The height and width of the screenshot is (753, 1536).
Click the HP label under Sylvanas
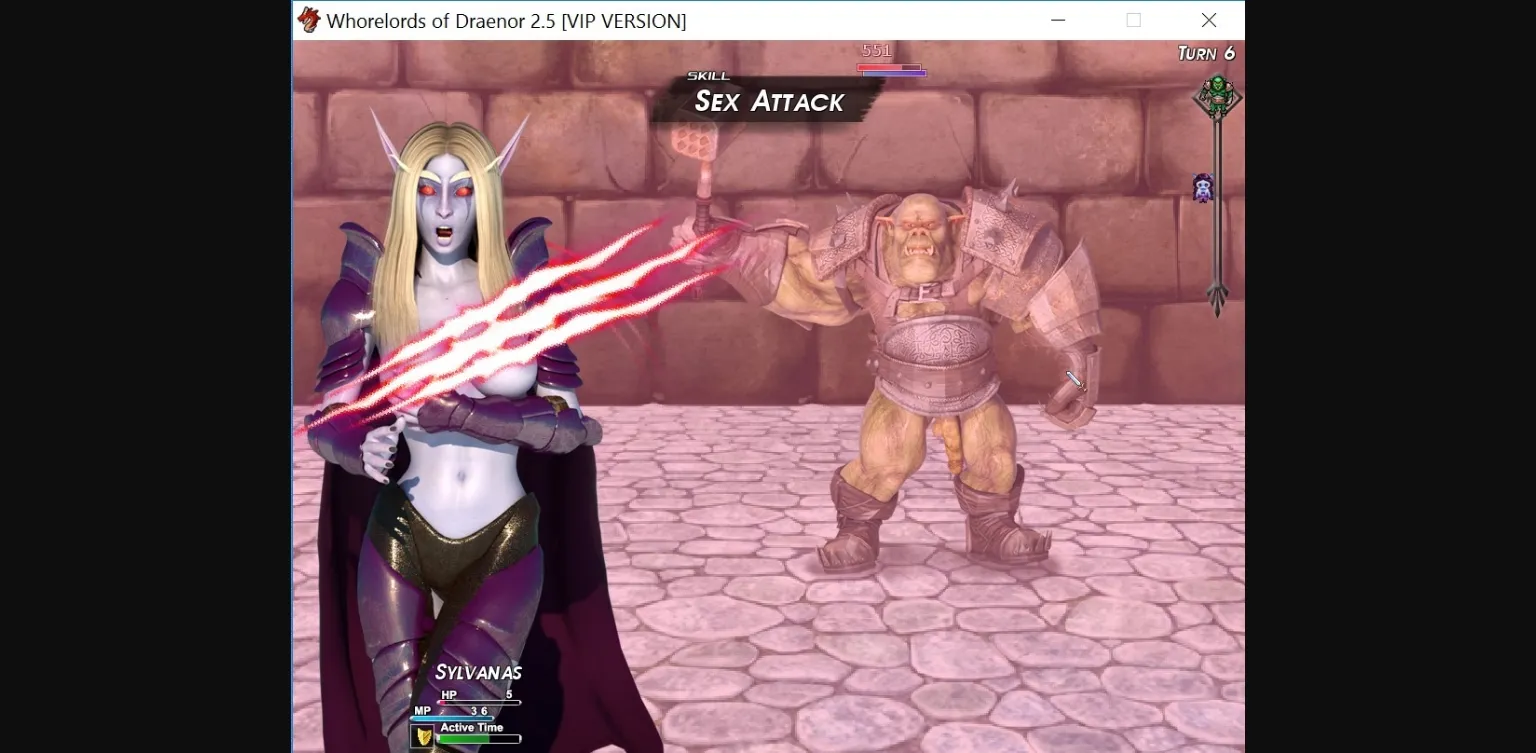click(x=449, y=694)
